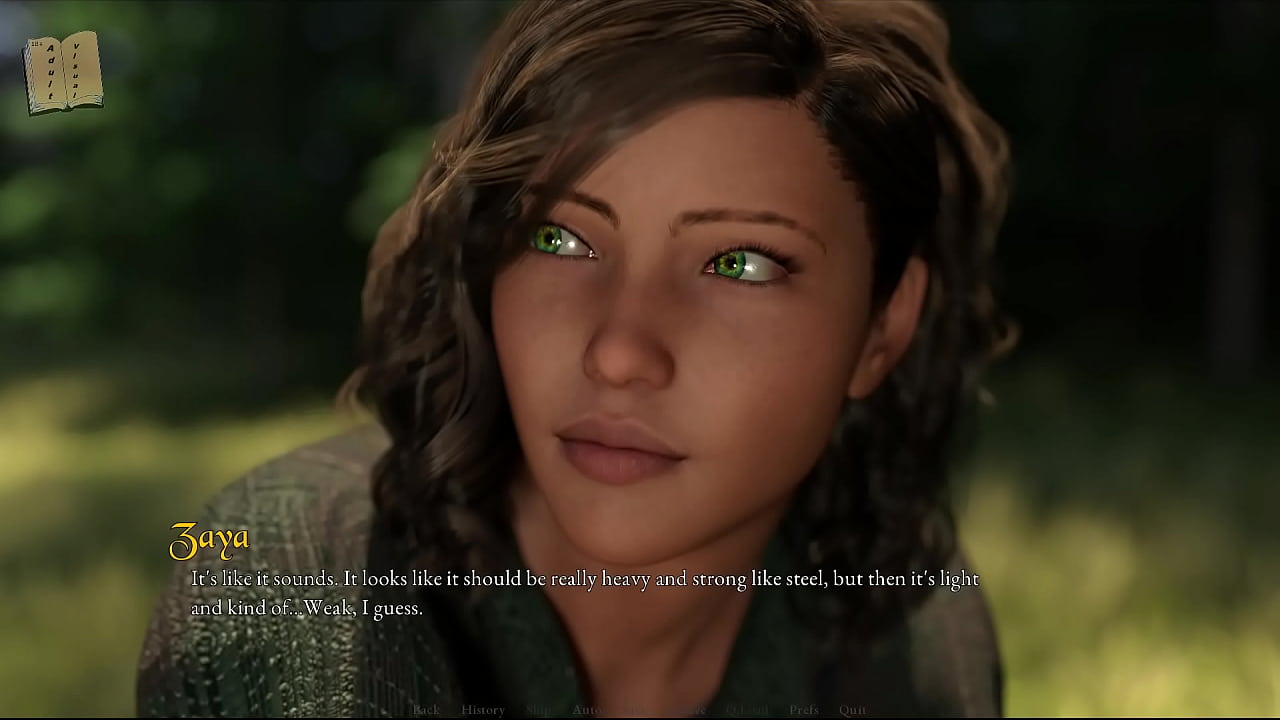Open the dialogue History log
Image resolution: width=1280 pixels, height=720 pixels.
pyautogui.click(x=483, y=710)
